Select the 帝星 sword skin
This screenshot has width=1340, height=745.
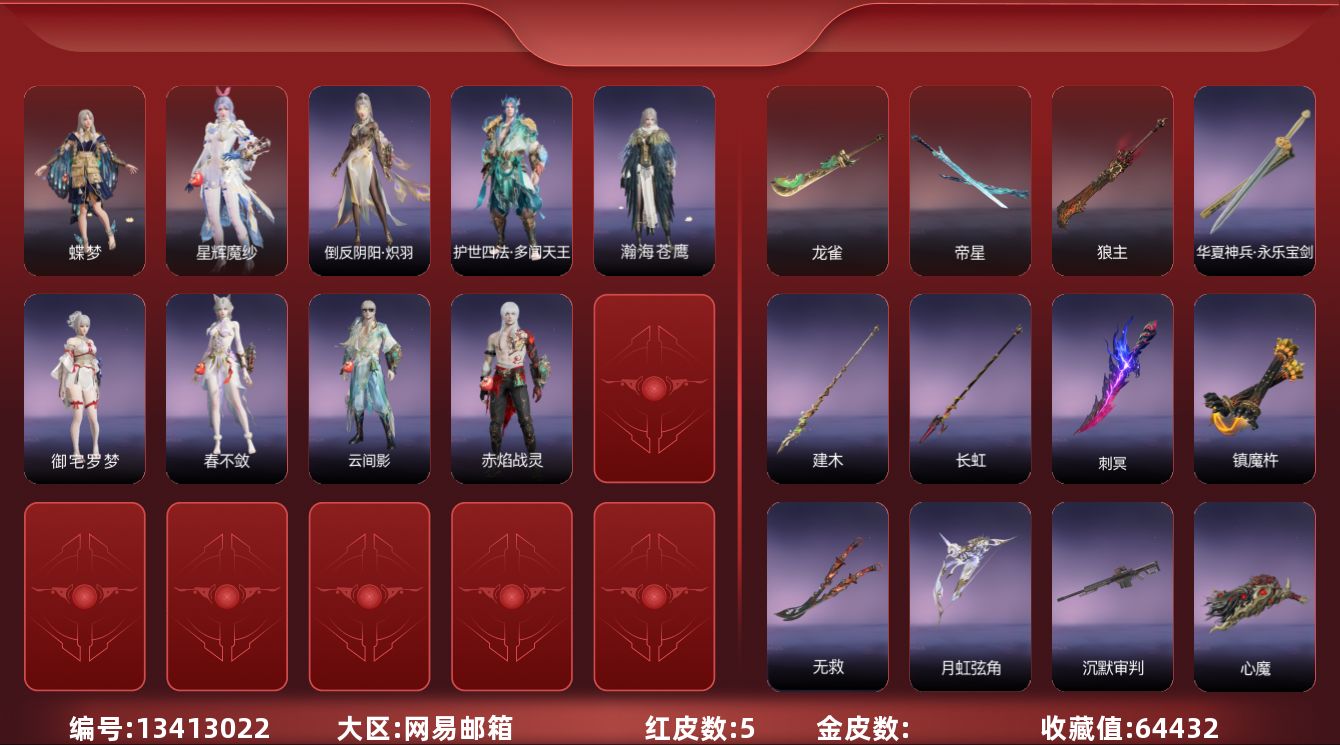point(969,178)
